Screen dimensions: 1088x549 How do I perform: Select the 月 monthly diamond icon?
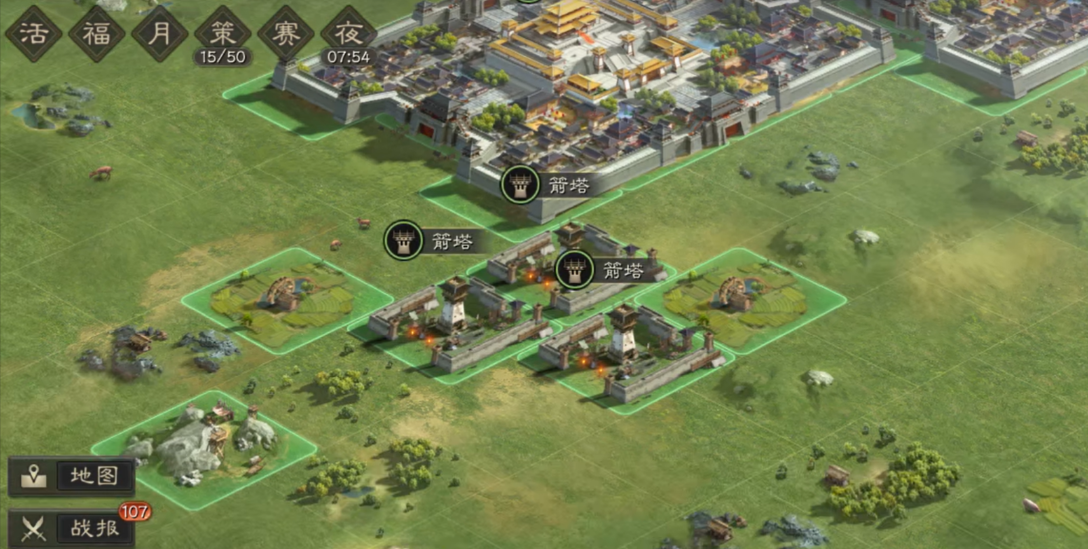click(x=159, y=34)
